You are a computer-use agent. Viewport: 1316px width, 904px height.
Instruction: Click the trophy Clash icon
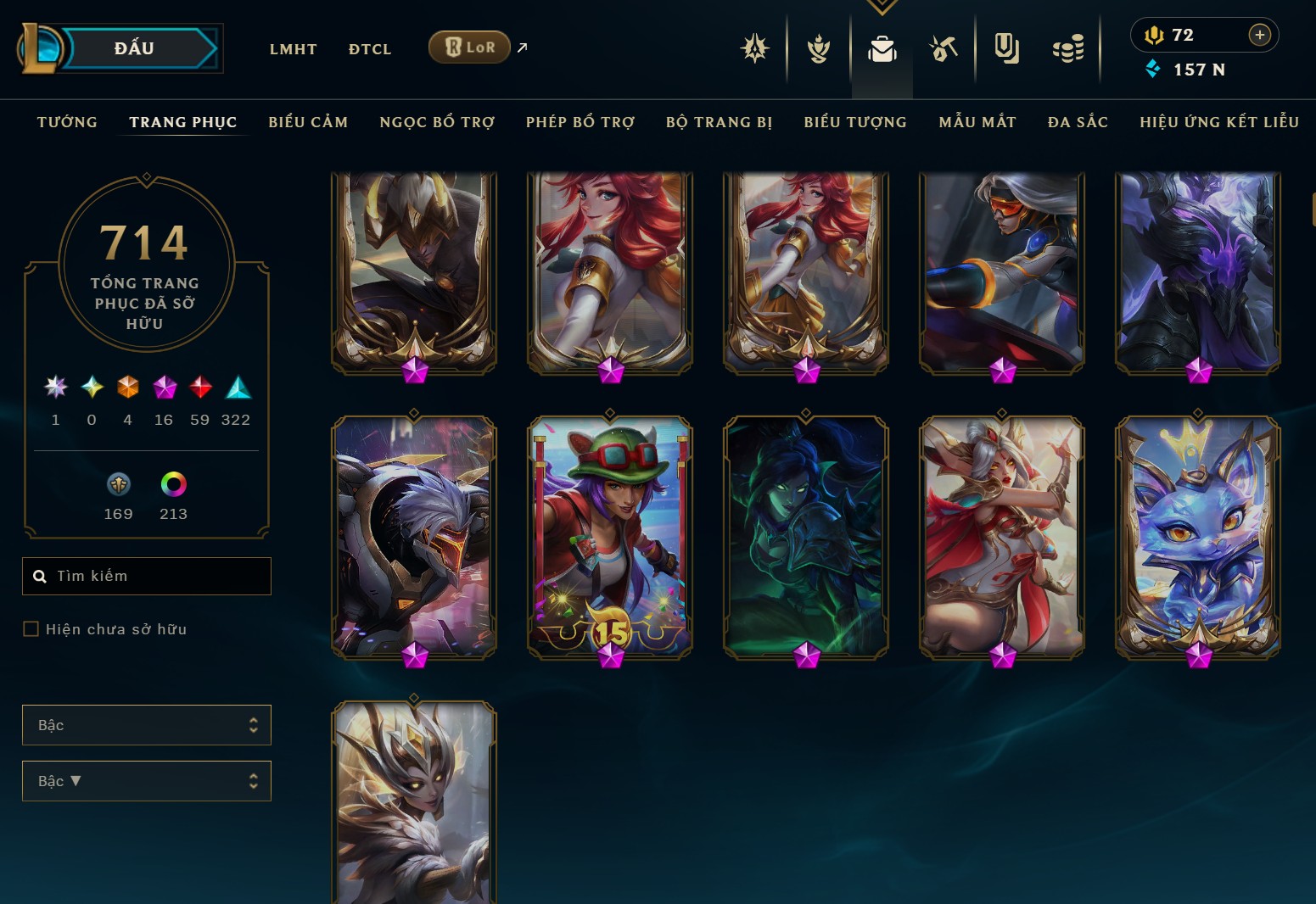[818, 48]
